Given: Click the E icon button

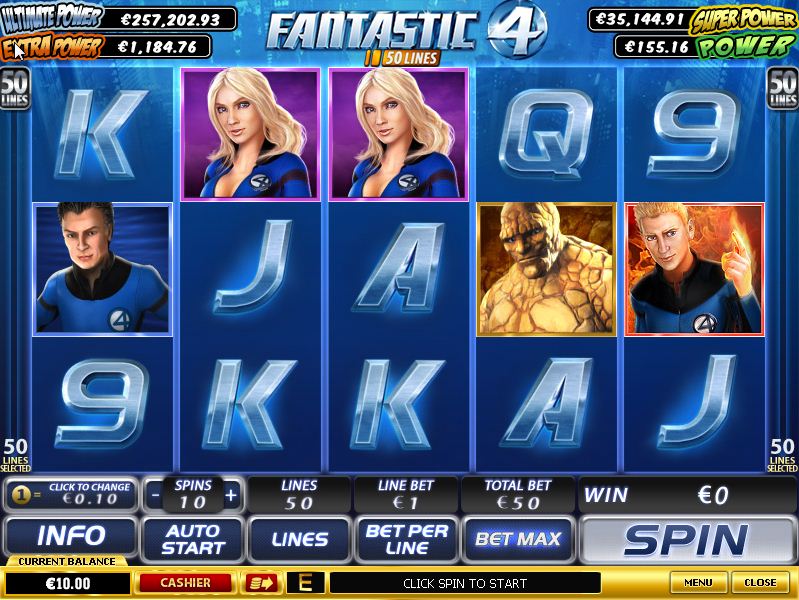Looking at the screenshot, I should tap(305, 582).
